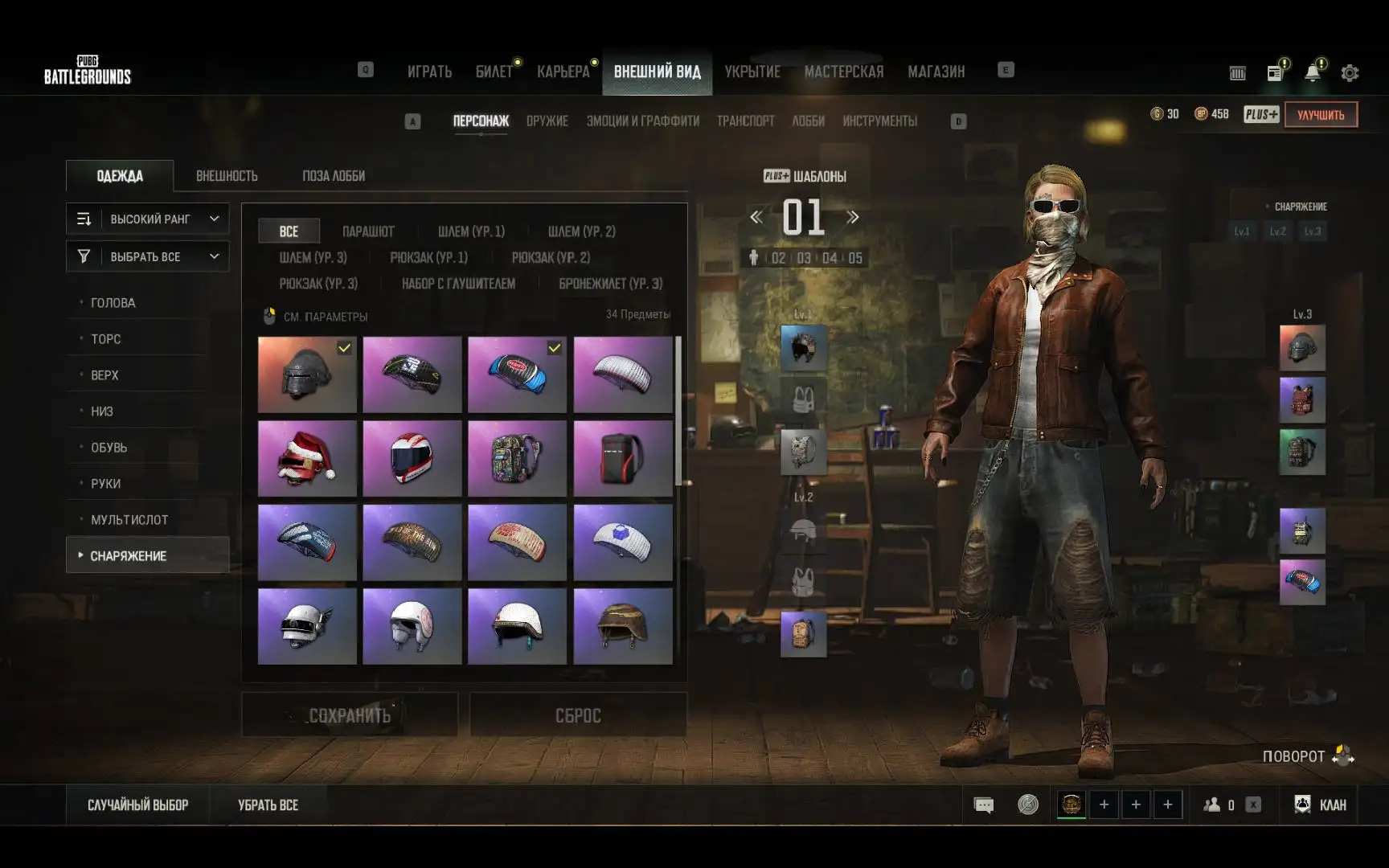Screen dimensions: 1389x868
Task: Click the УЛУЧШИТЬ upgrade button
Action: (x=1320, y=115)
